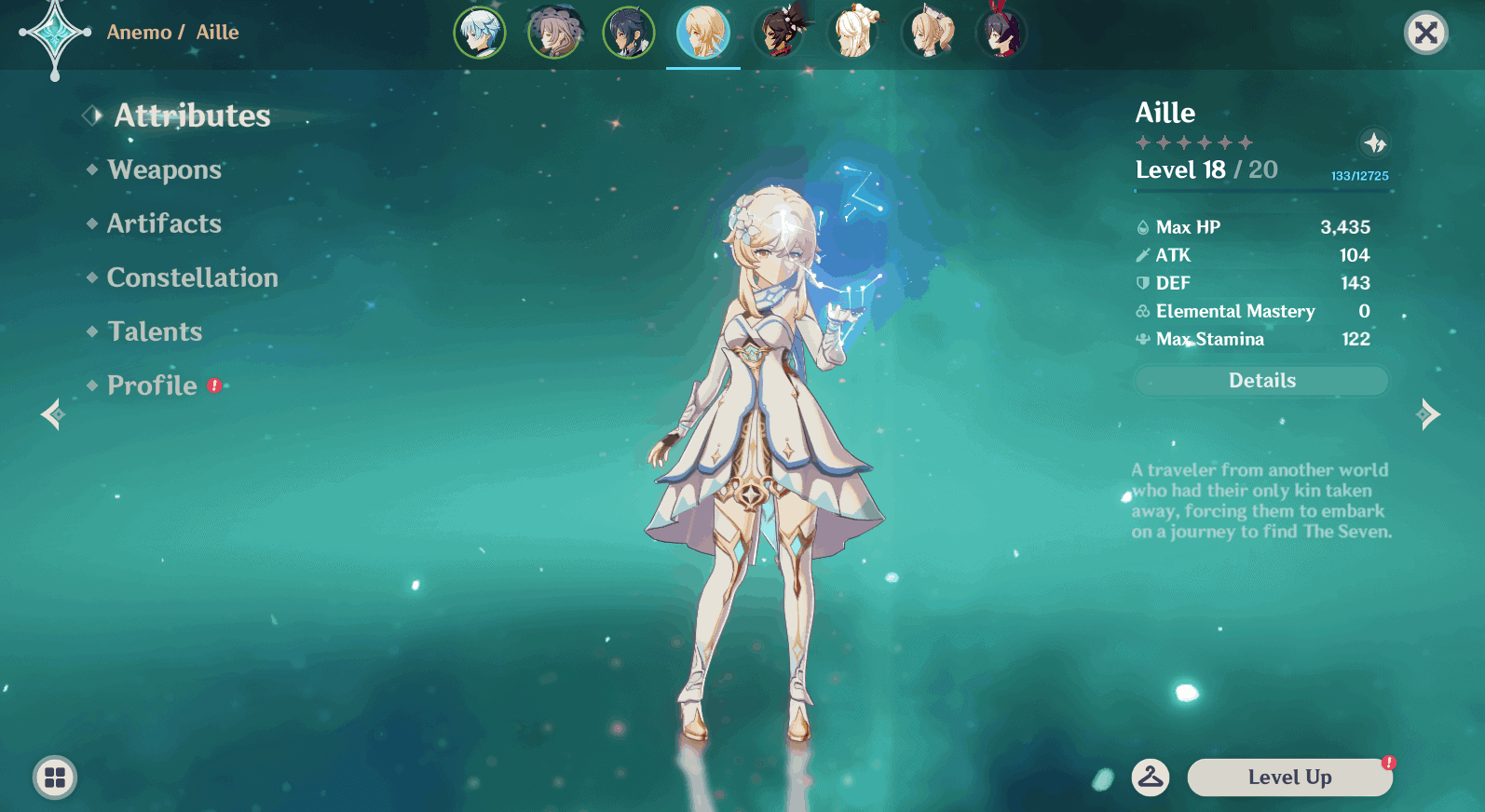
Task: Select the light-blue-haired character portrait
Action: tap(480, 33)
